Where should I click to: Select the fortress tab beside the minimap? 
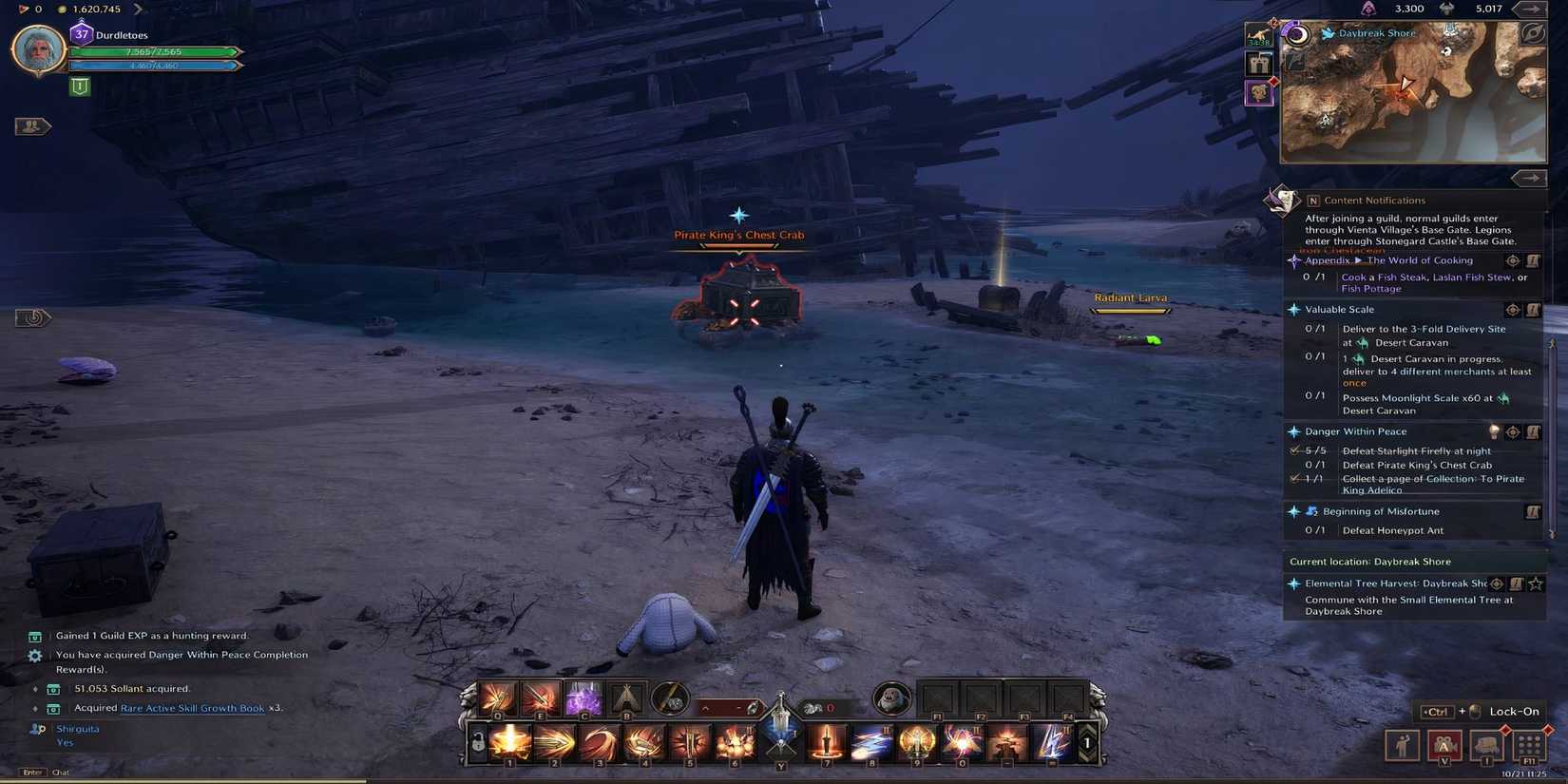tap(1259, 61)
